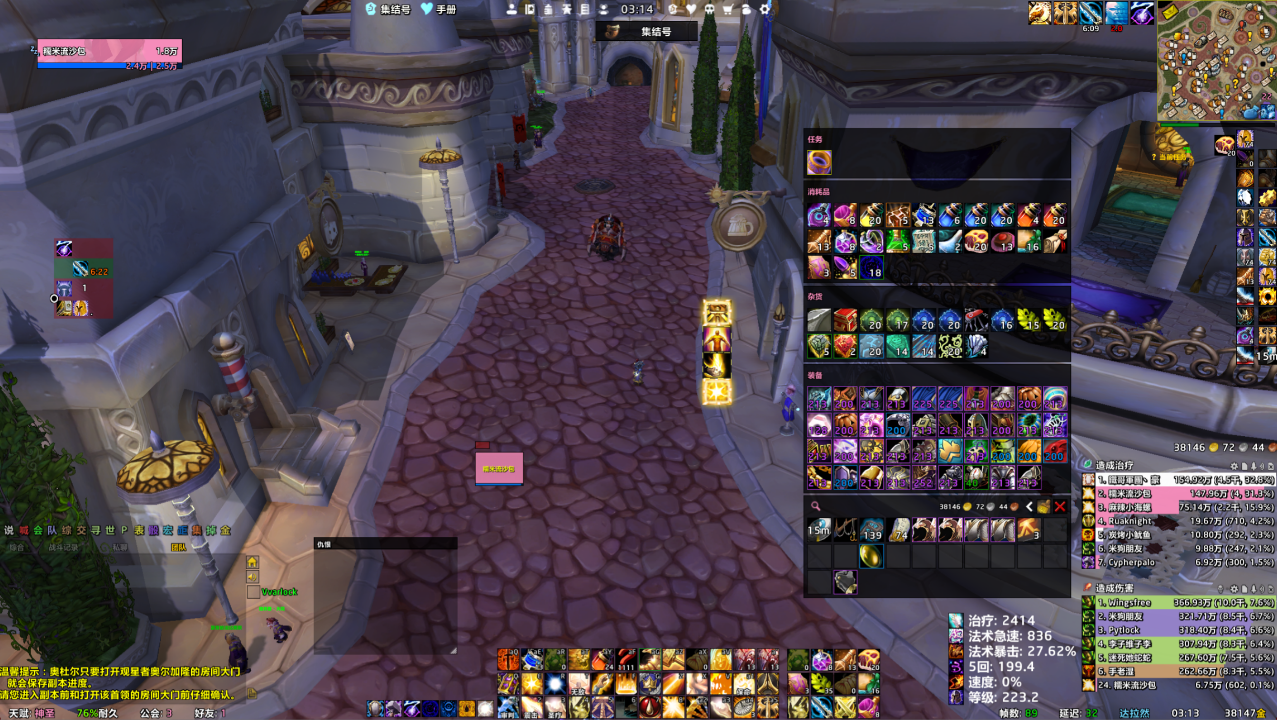
Task: Close the bag window with red X
Action: 1060,507
